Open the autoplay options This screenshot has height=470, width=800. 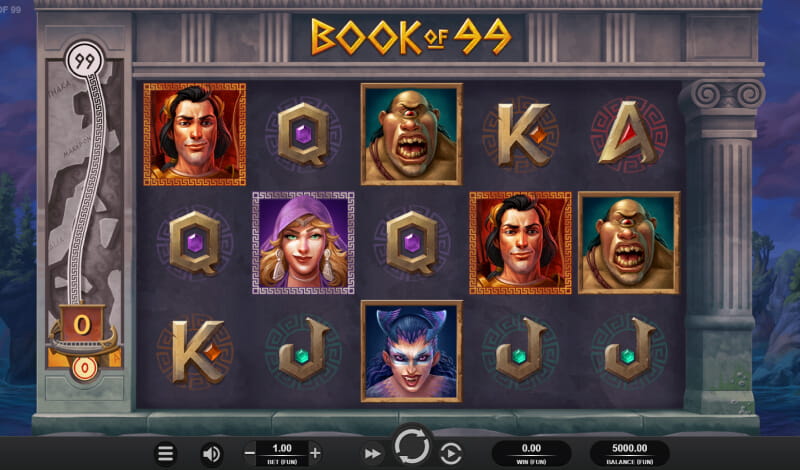pos(450,453)
